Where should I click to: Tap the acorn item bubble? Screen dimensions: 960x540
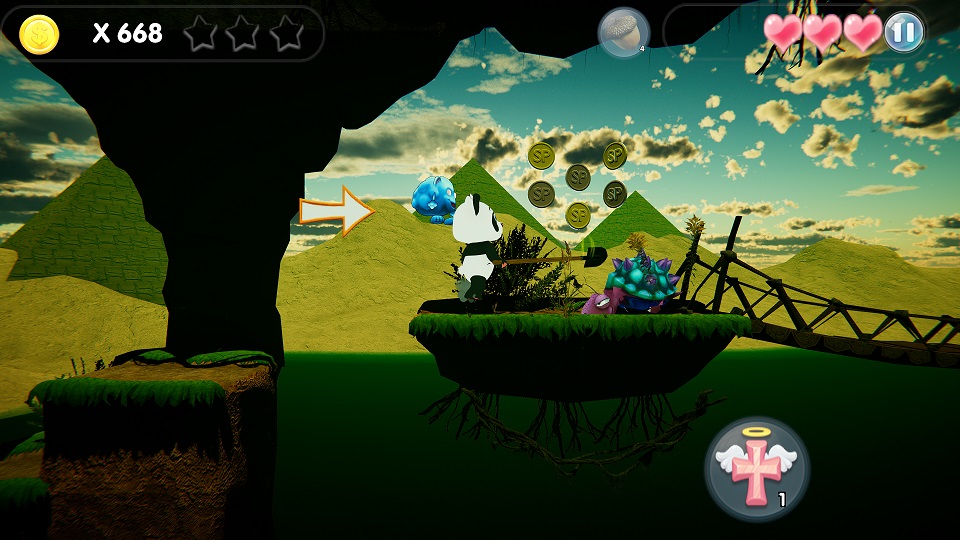coord(623,33)
